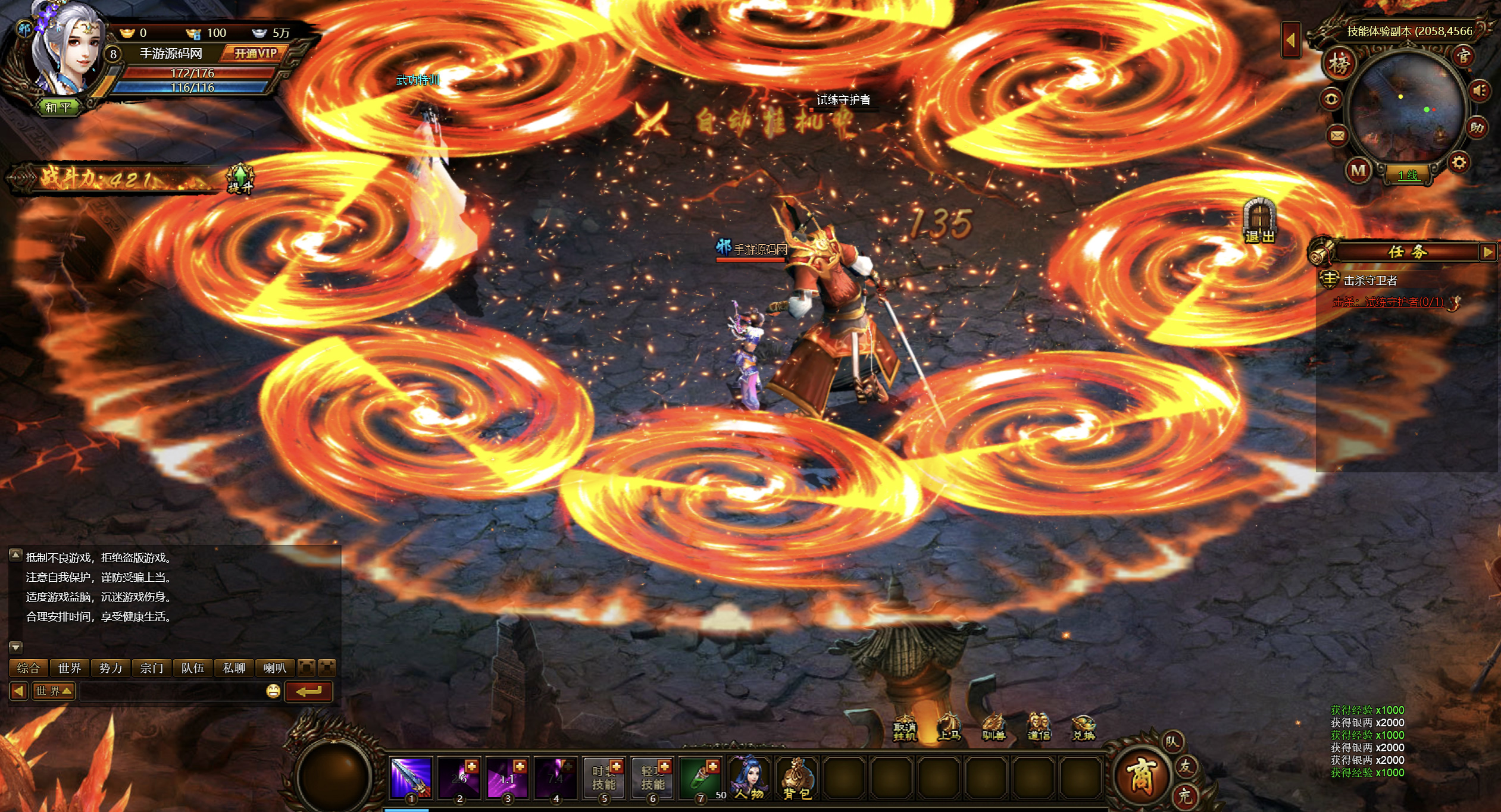Open the 驯兽 beast taming menu
The width and height of the screenshot is (1501, 812).
point(993,728)
